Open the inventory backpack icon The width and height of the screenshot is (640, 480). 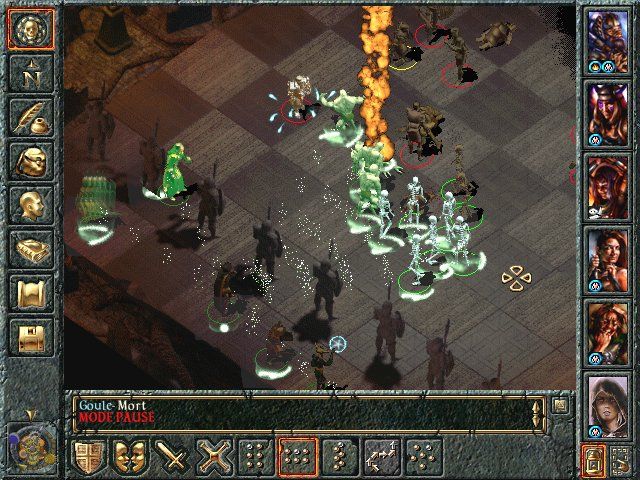pos(31,160)
